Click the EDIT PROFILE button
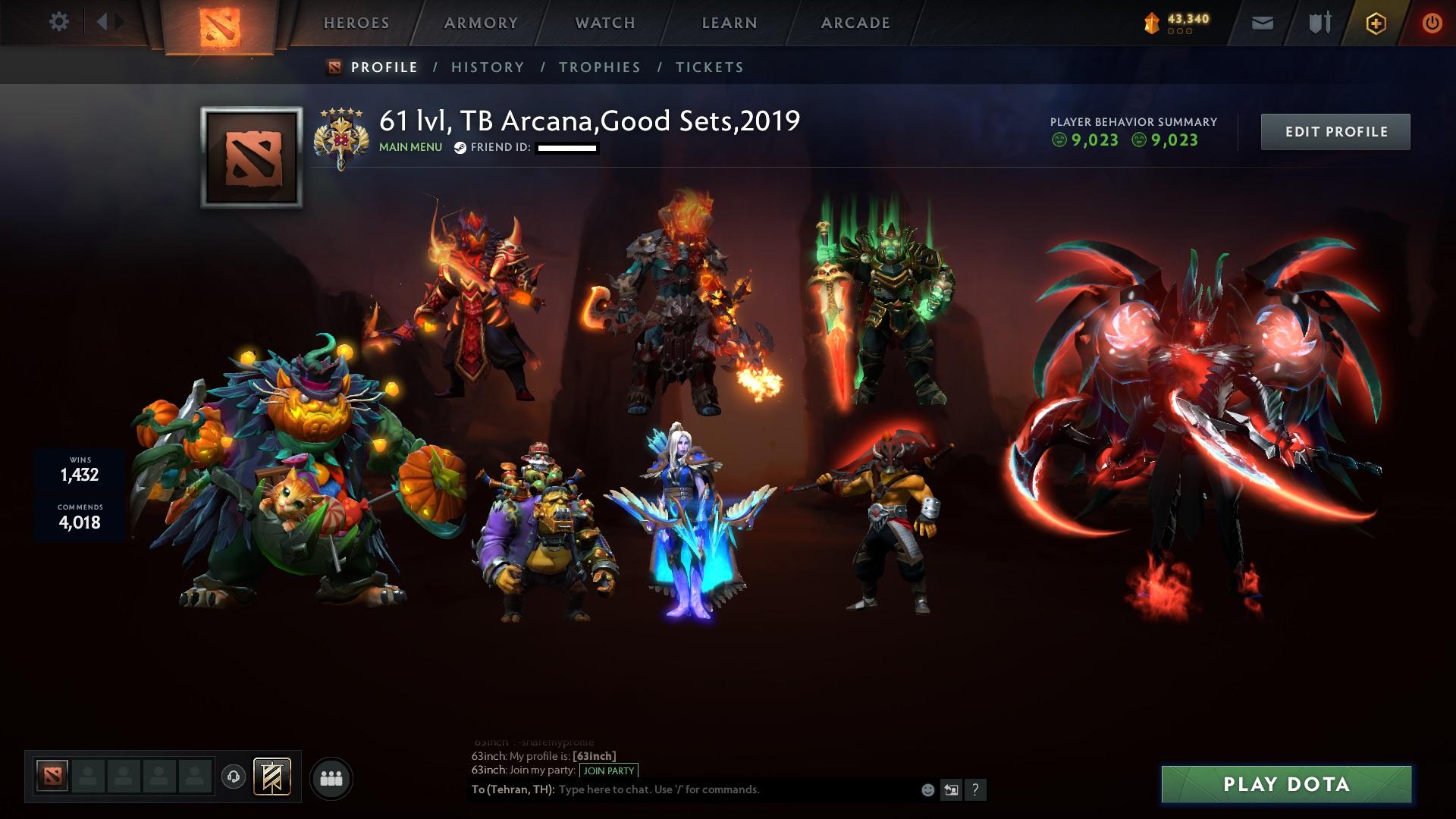The width and height of the screenshot is (1456, 819). pyautogui.click(x=1335, y=130)
